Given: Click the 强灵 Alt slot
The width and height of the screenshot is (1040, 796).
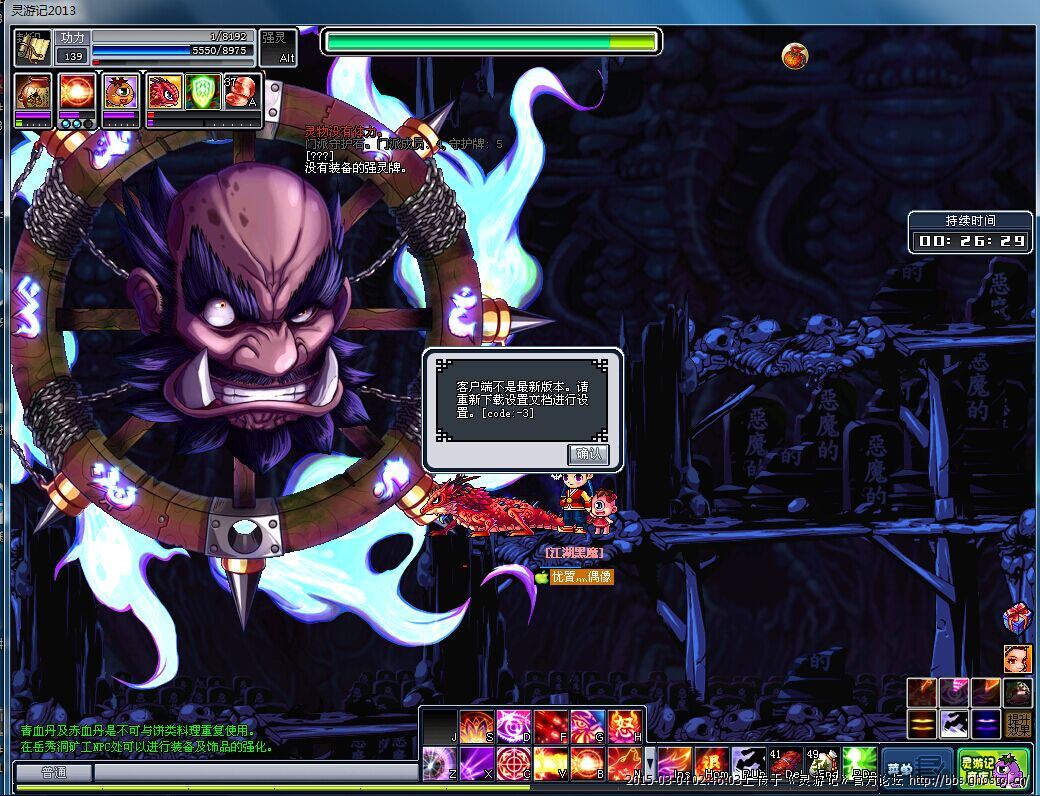Looking at the screenshot, I should [279, 48].
